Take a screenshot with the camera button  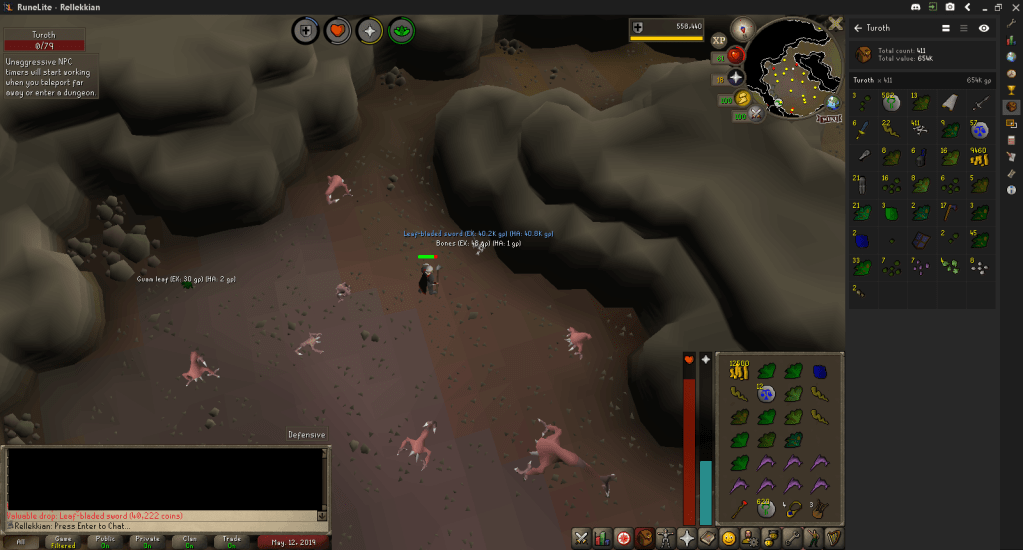948,7
